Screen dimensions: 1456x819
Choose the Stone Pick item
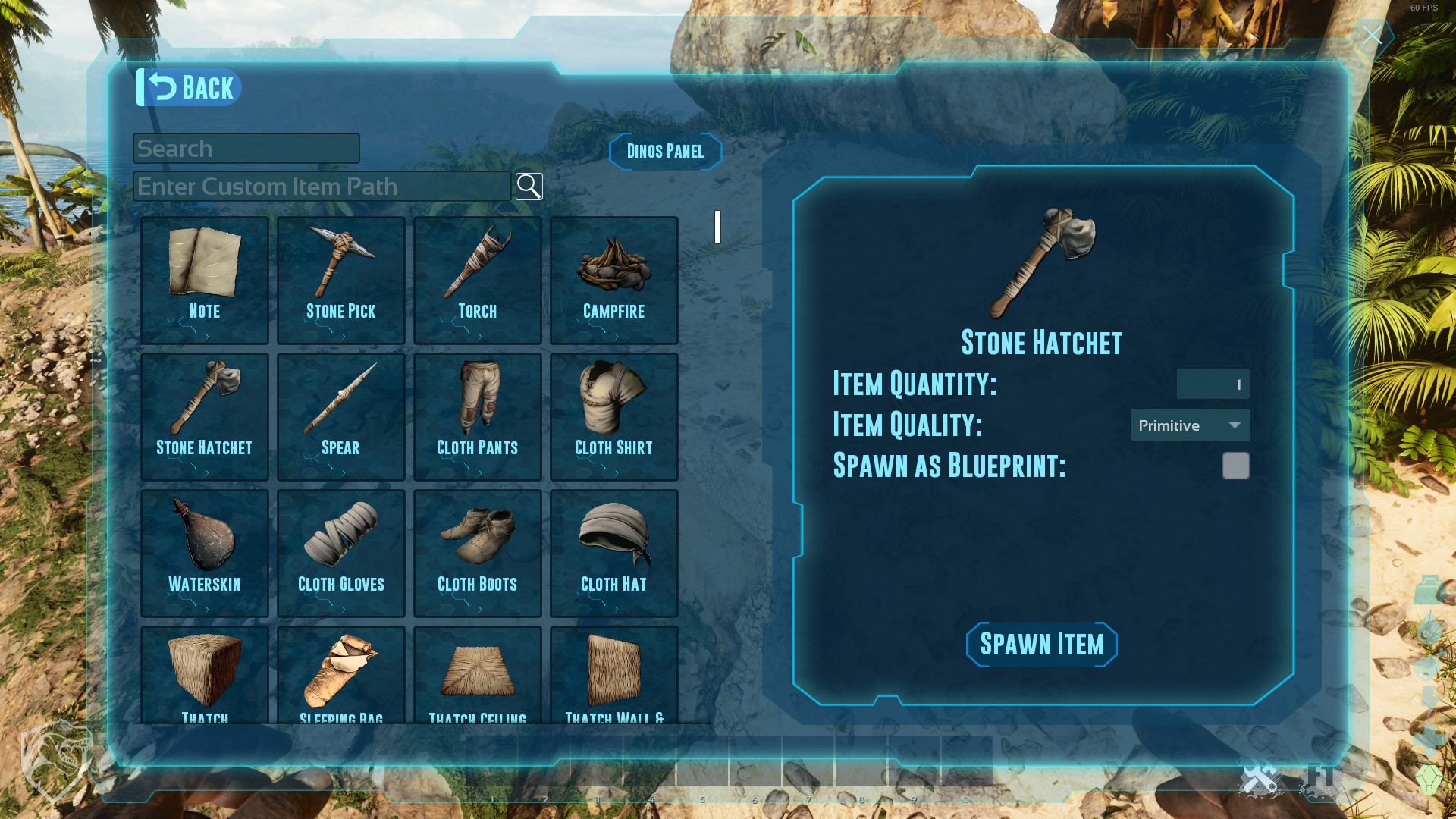pos(341,280)
